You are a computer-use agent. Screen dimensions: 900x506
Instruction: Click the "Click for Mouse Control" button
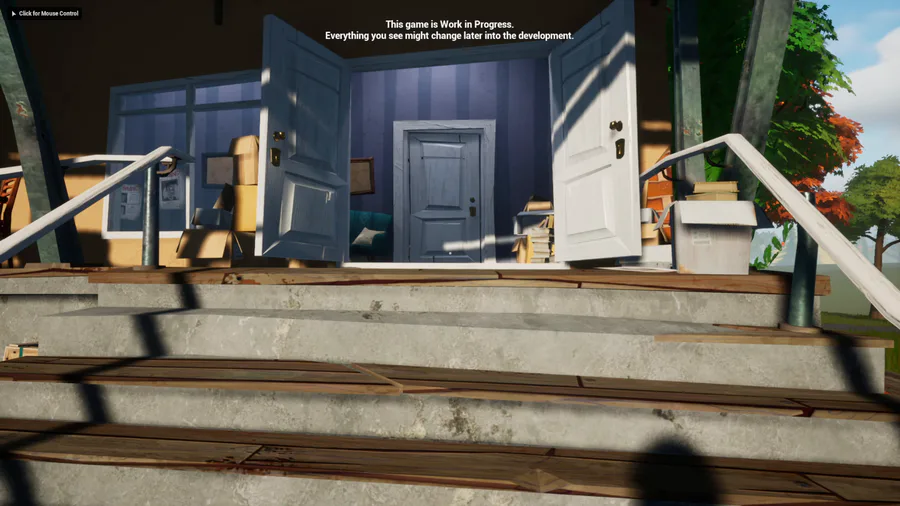tap(43, 14)
